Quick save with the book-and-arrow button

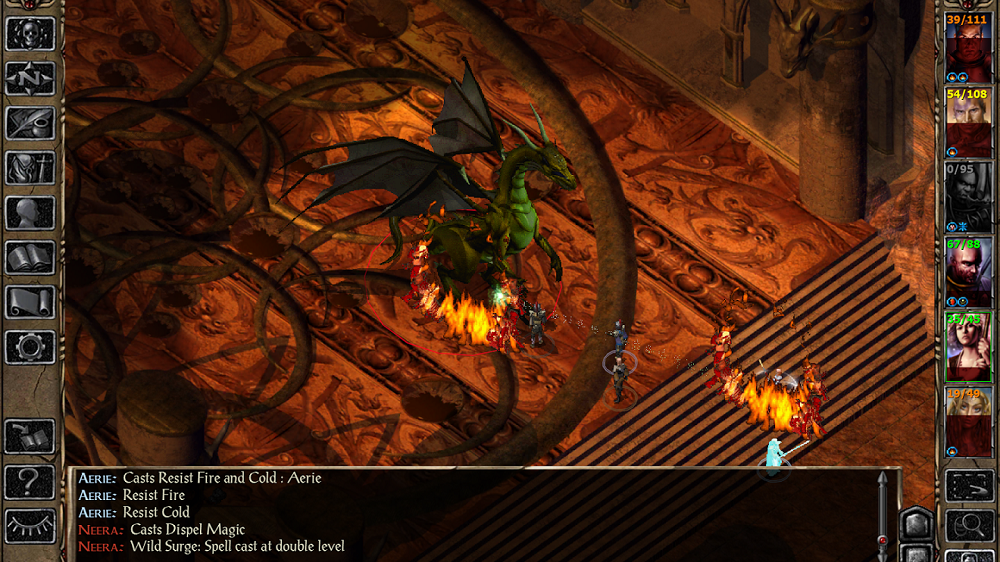30,436
